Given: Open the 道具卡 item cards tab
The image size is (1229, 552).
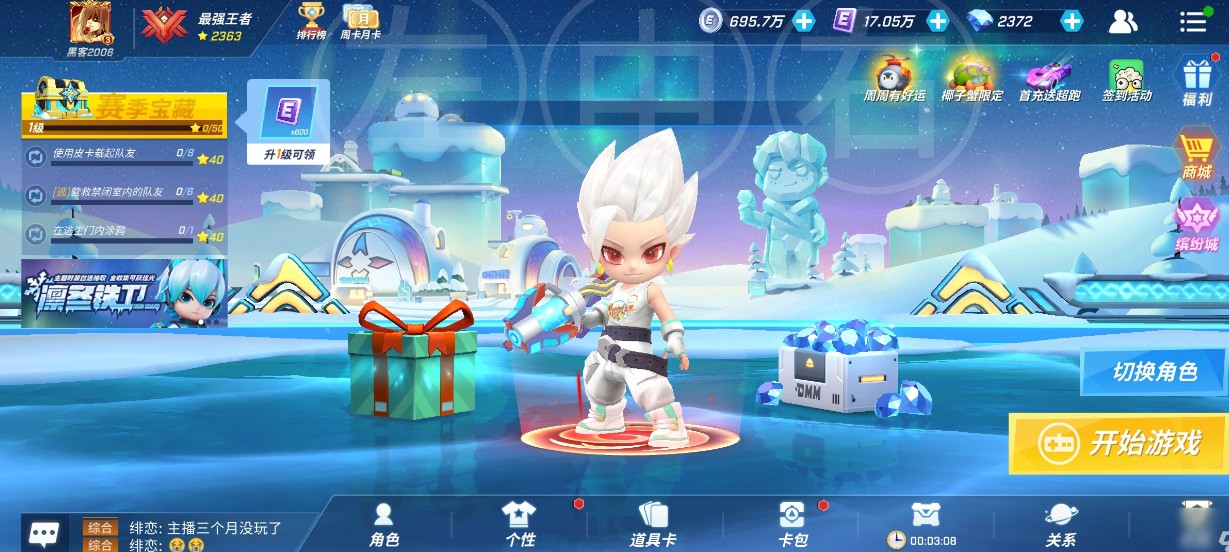Looking at the screenshot, I should [652, 524].
